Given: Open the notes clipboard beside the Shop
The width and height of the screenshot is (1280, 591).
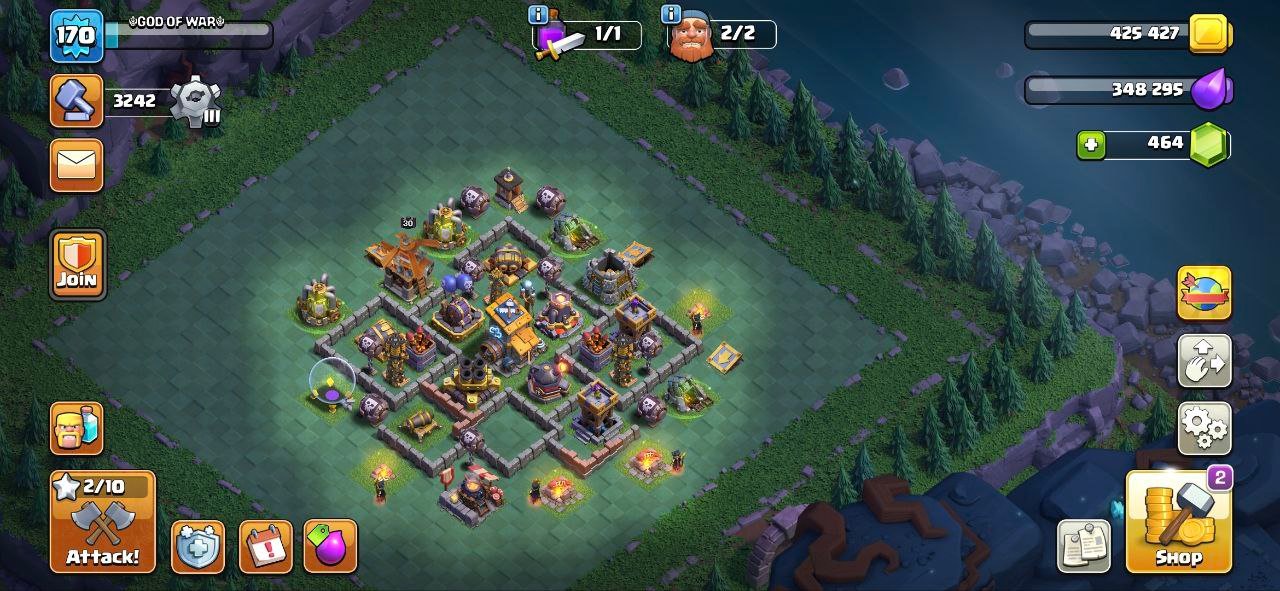Looking at the screenshot, I should (1083, 545).
